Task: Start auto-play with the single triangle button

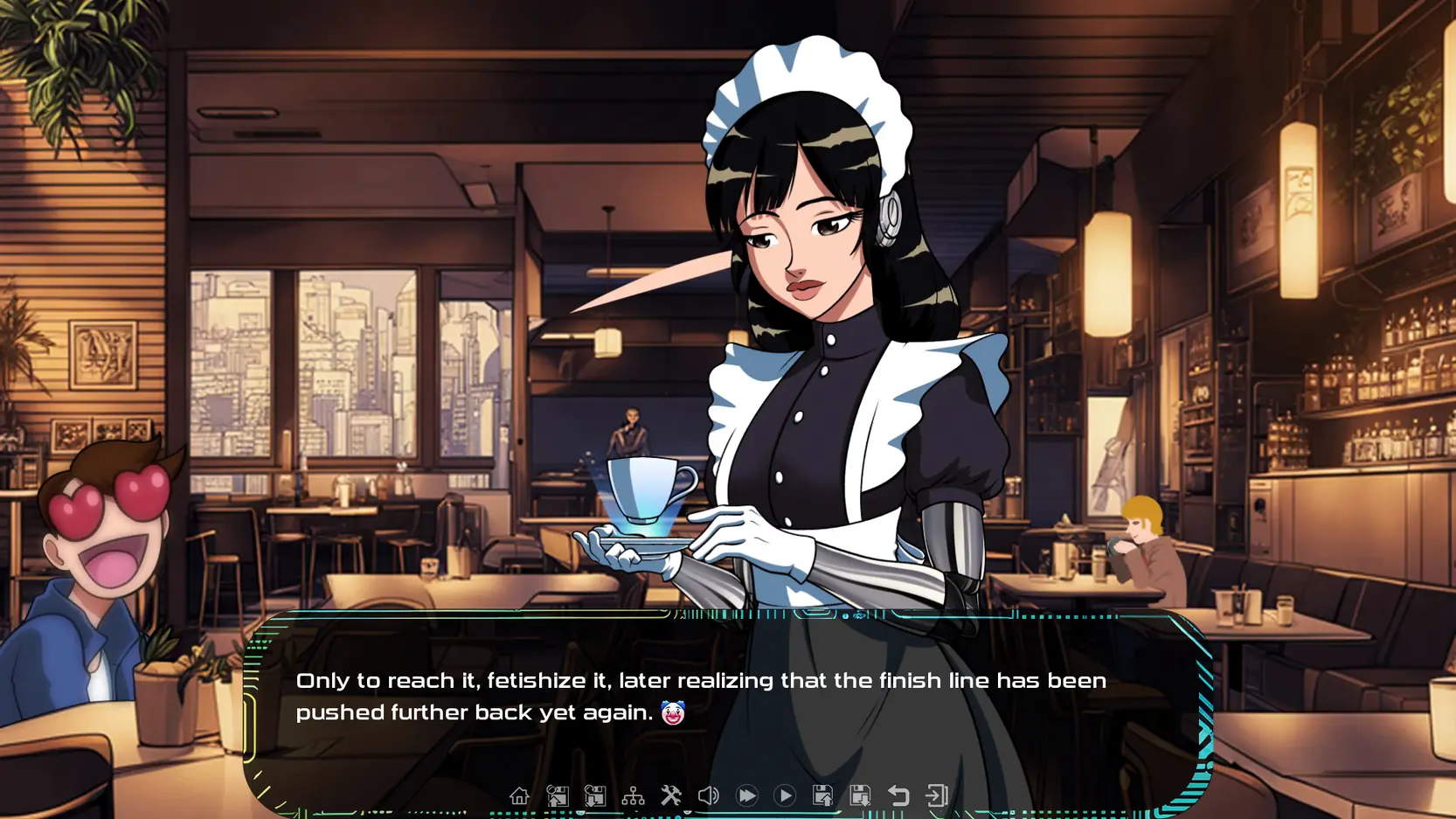Action: 785,795
